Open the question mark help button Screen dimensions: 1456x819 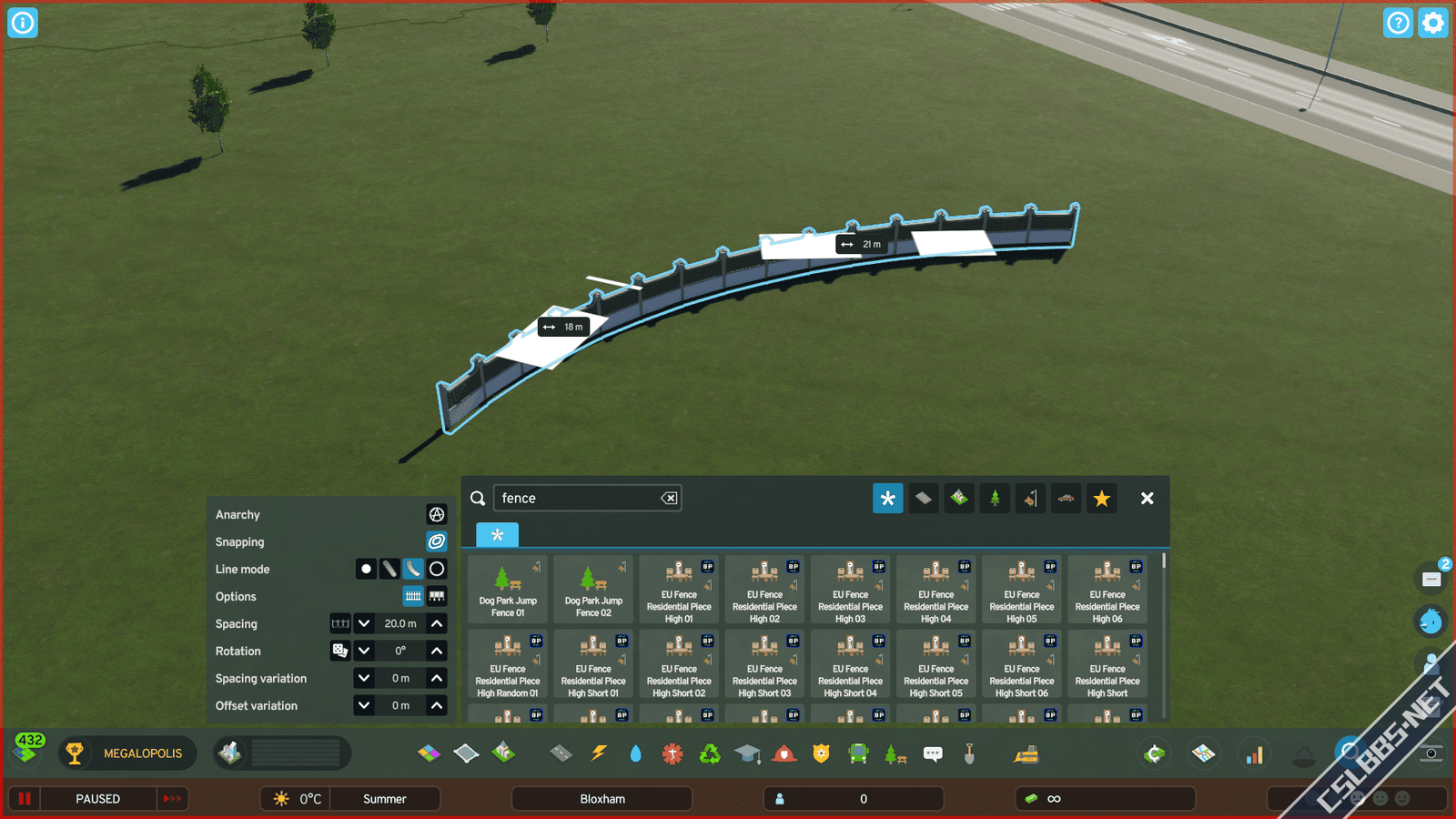tap(1398, 23)
